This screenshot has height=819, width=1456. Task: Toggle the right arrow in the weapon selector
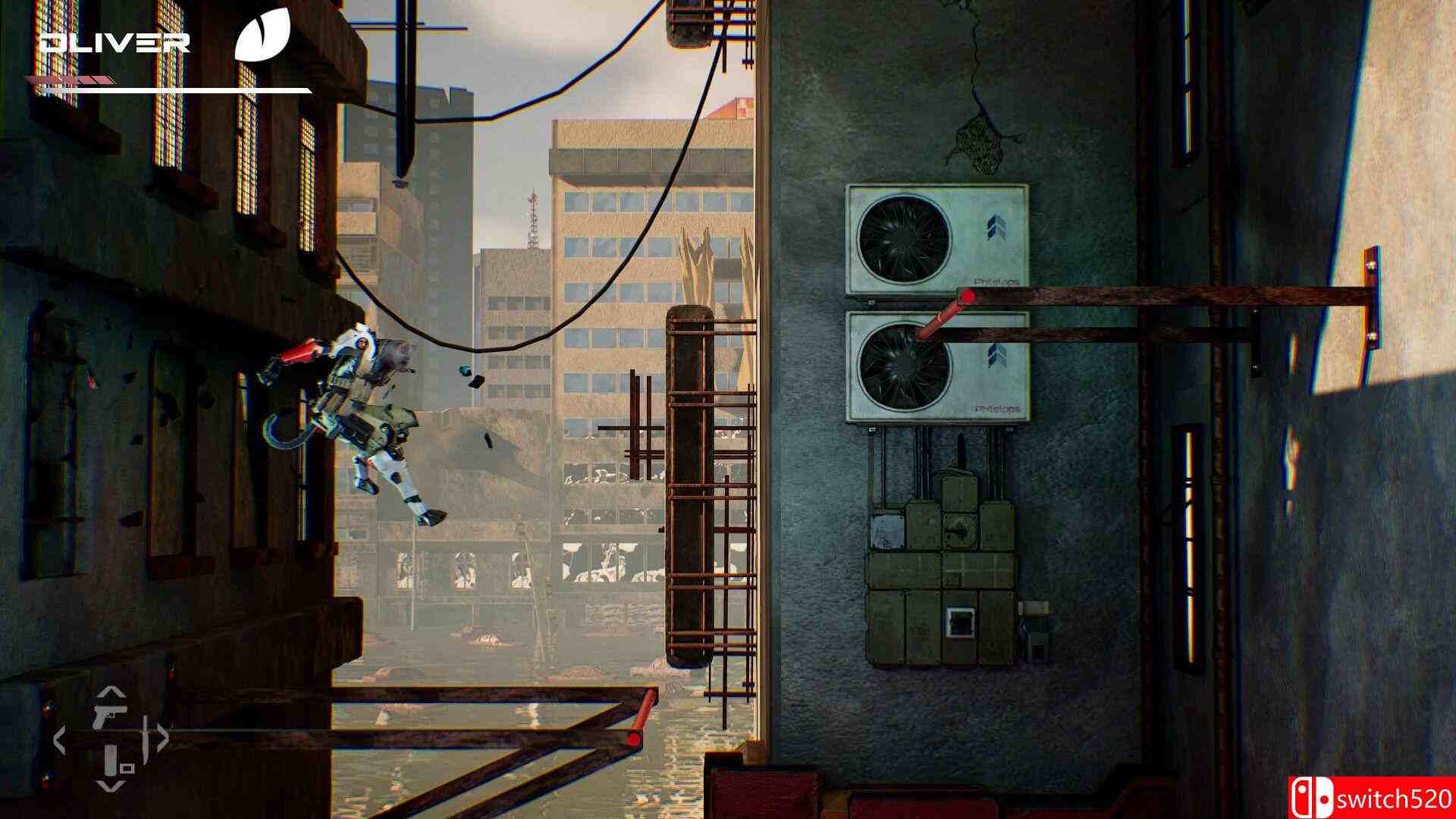point(163,736)
